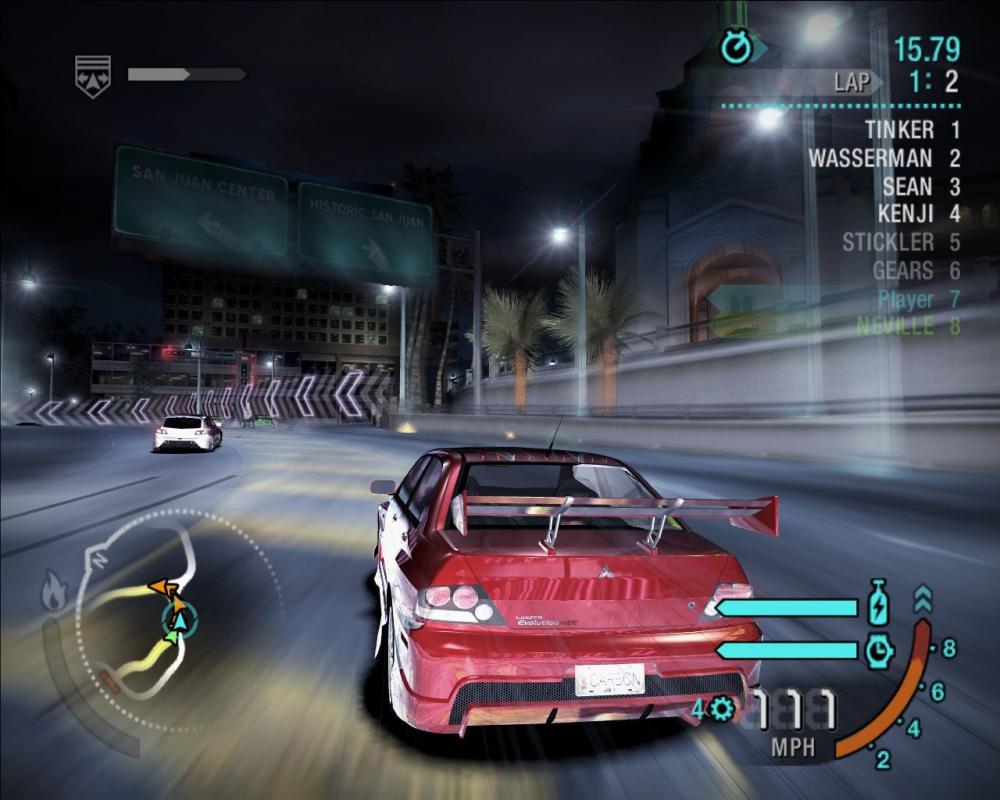Click the stopwatch timer icon
The height and width of the screenshot is (800, 1000).
click(737, 47)
